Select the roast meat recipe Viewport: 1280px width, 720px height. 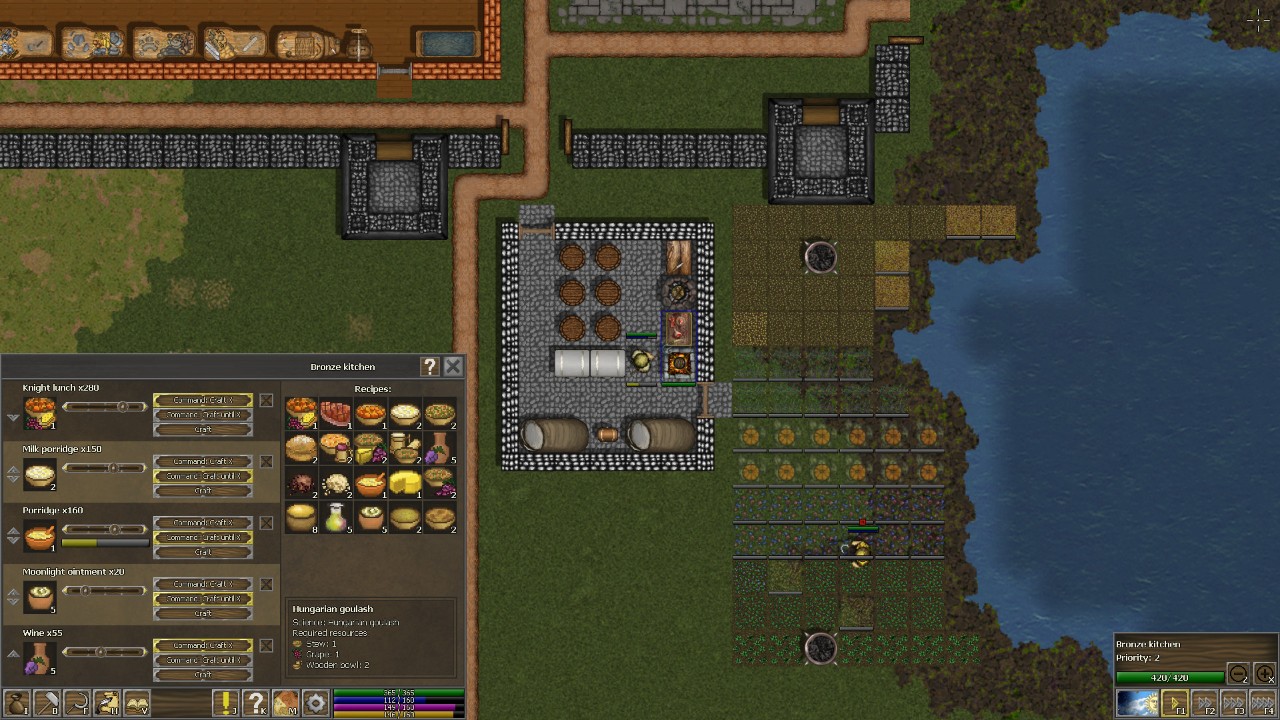click(x=336, y=412)
